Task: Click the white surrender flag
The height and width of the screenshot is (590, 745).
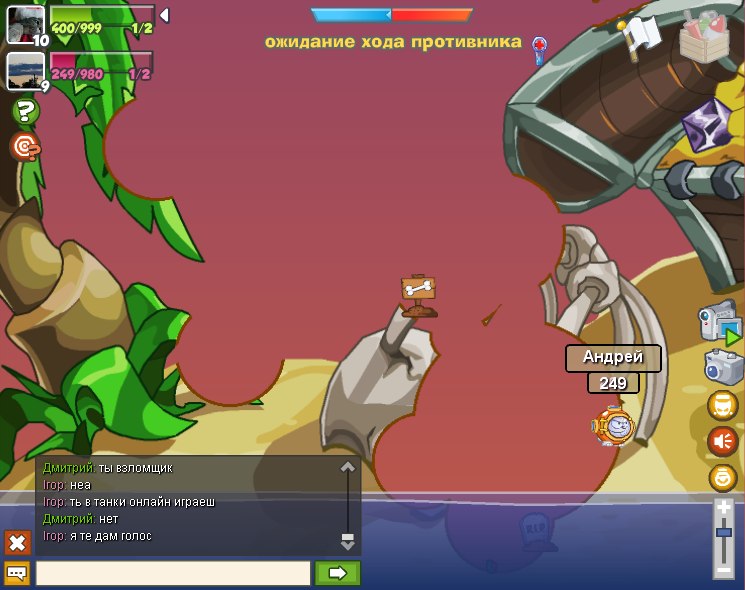Action: point(640,34)
